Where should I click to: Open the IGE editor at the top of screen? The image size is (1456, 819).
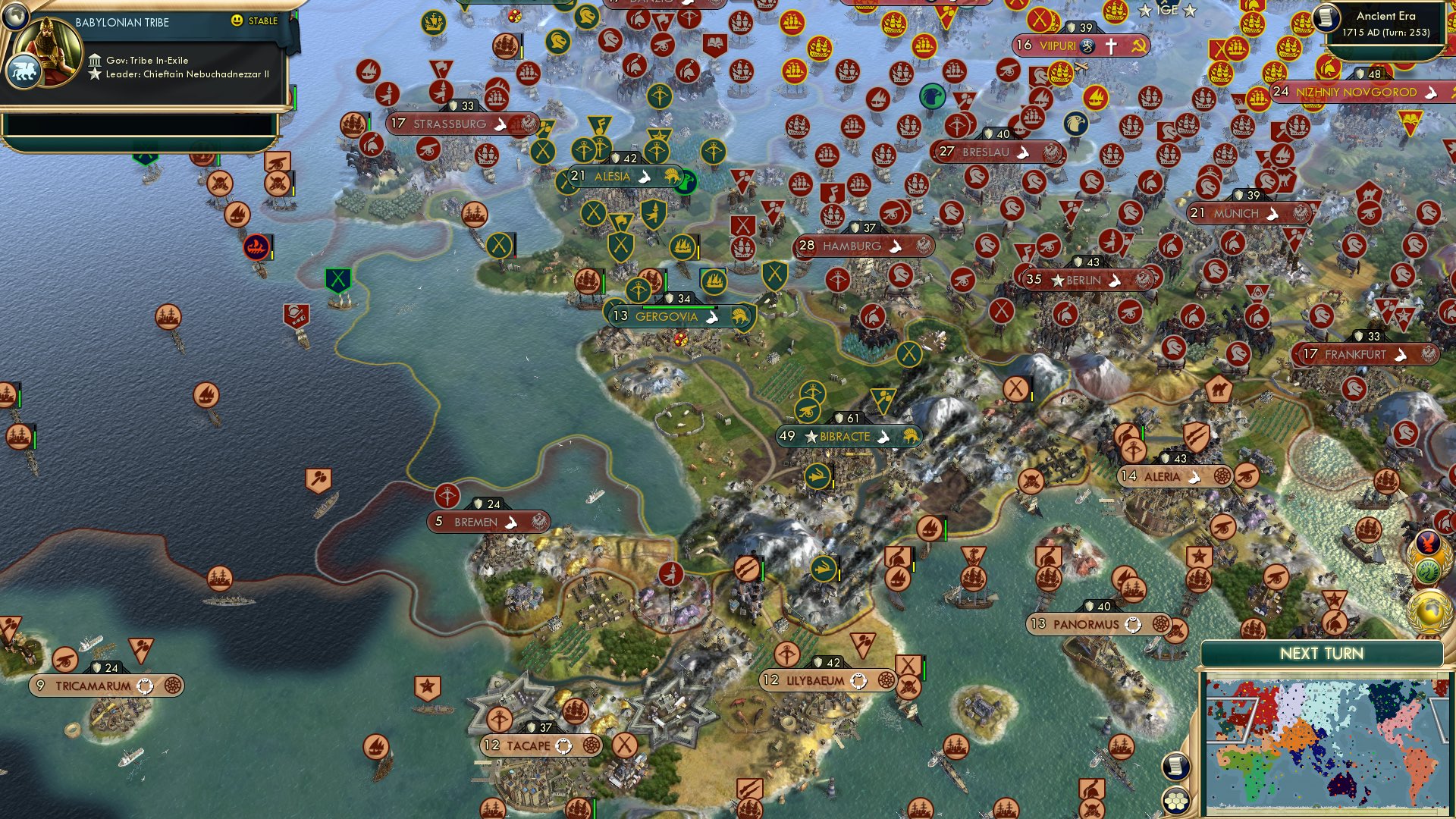[1168, 10]
